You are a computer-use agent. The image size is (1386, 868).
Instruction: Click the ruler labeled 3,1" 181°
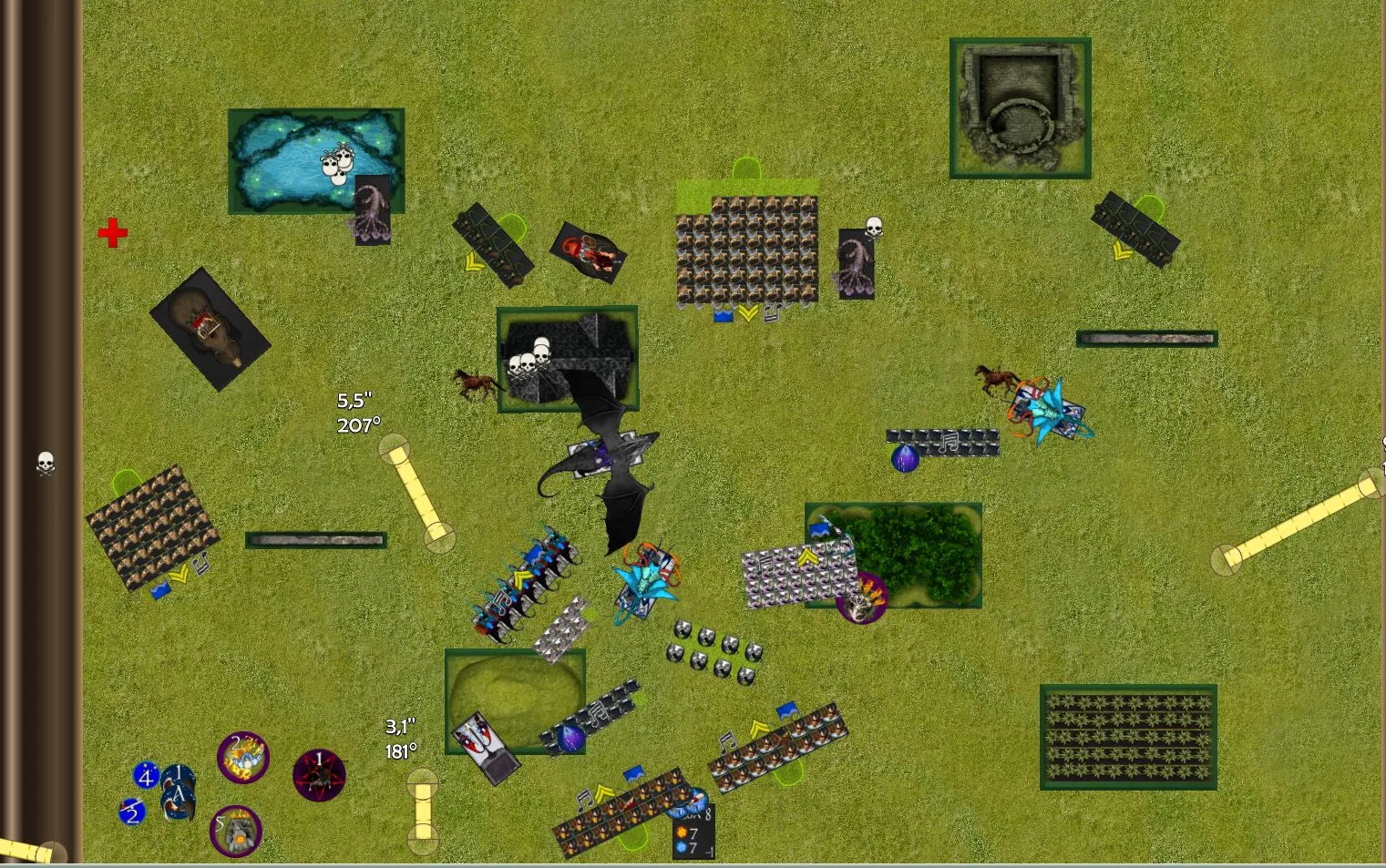pyautogui.click(x=423, y=805)
